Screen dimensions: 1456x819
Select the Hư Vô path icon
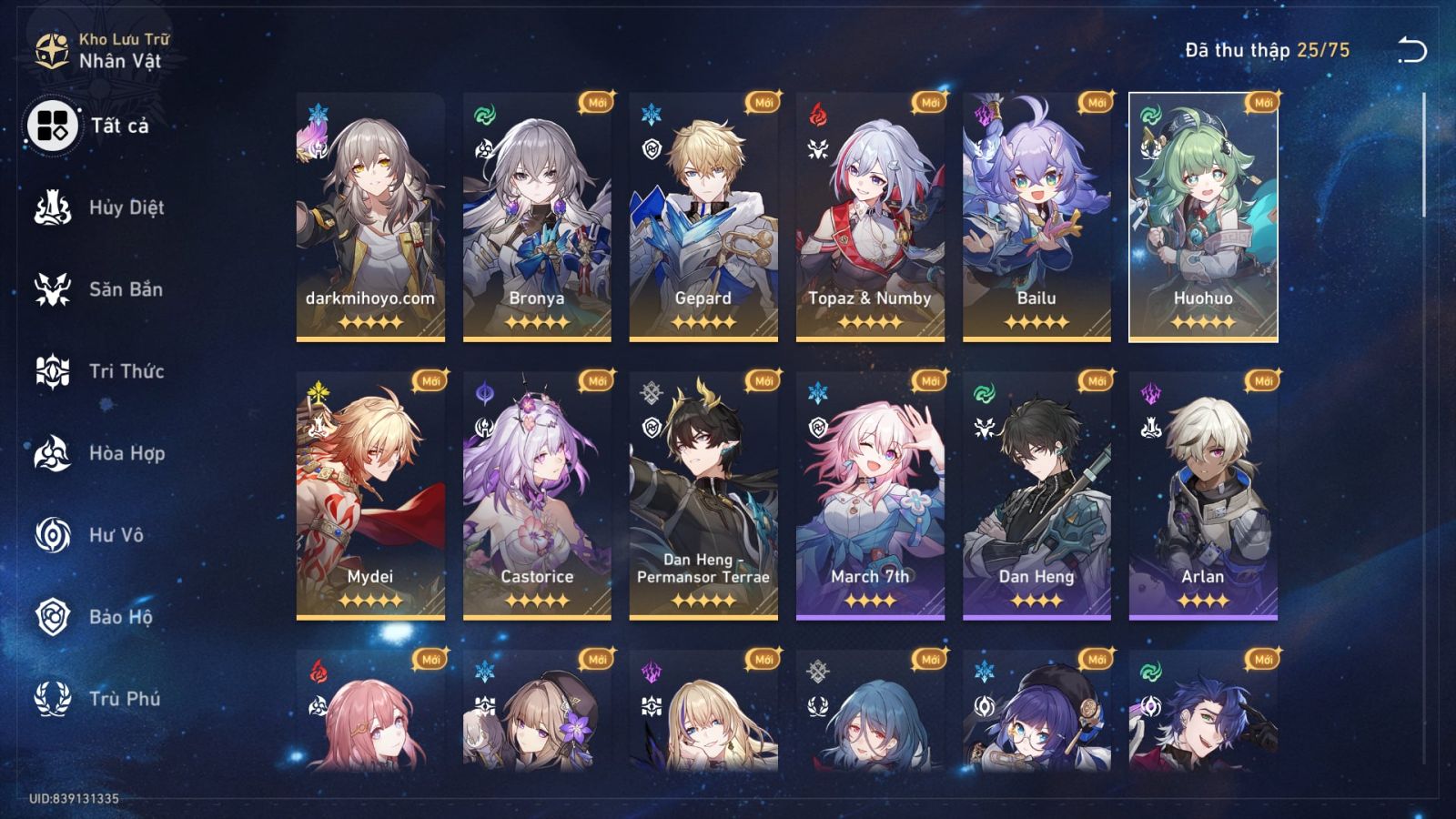click(x=52, y=535)
